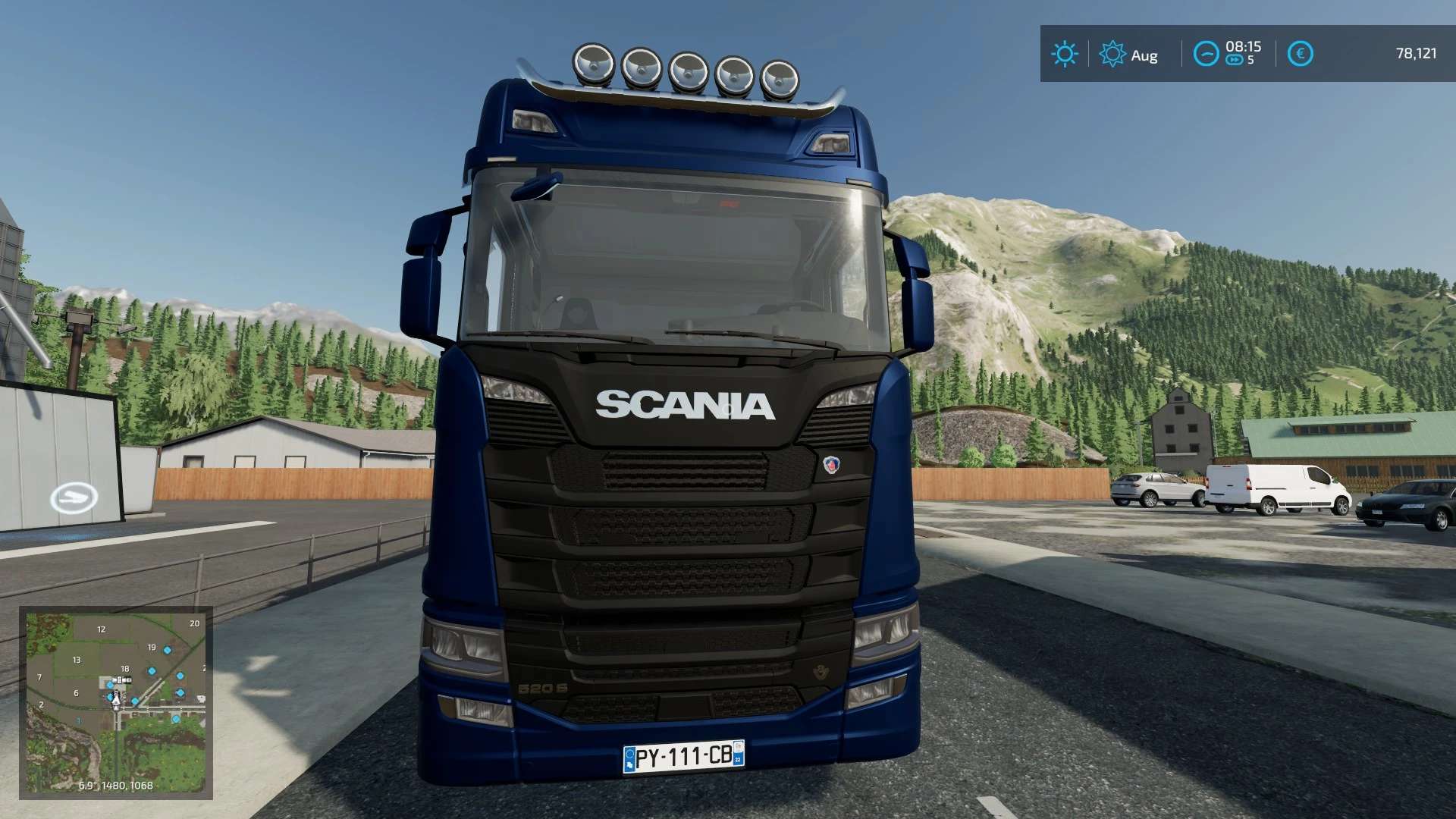Select the August season sun icon

1112,54
